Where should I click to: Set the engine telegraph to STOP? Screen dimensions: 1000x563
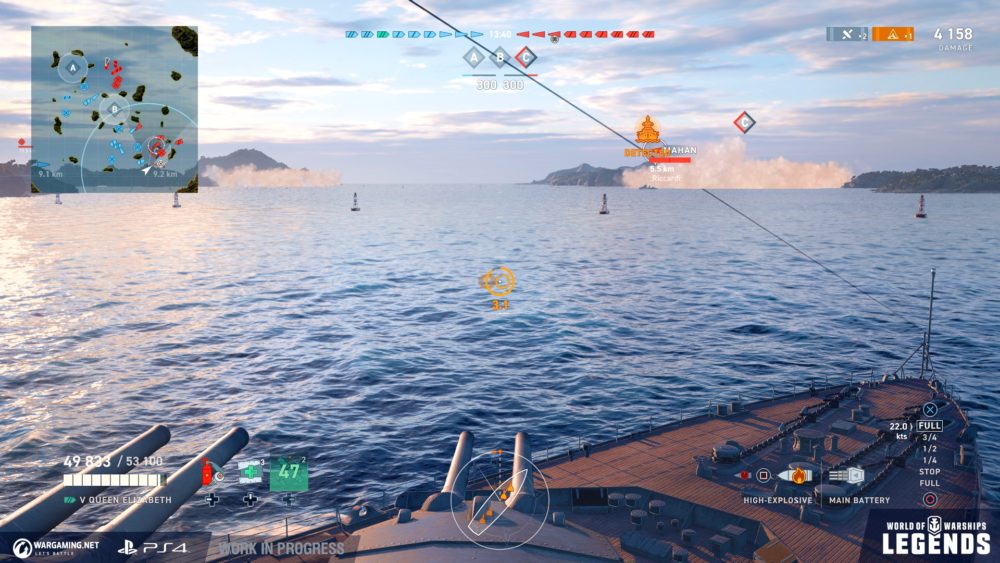pyautogui.click(x=929, y=471)
